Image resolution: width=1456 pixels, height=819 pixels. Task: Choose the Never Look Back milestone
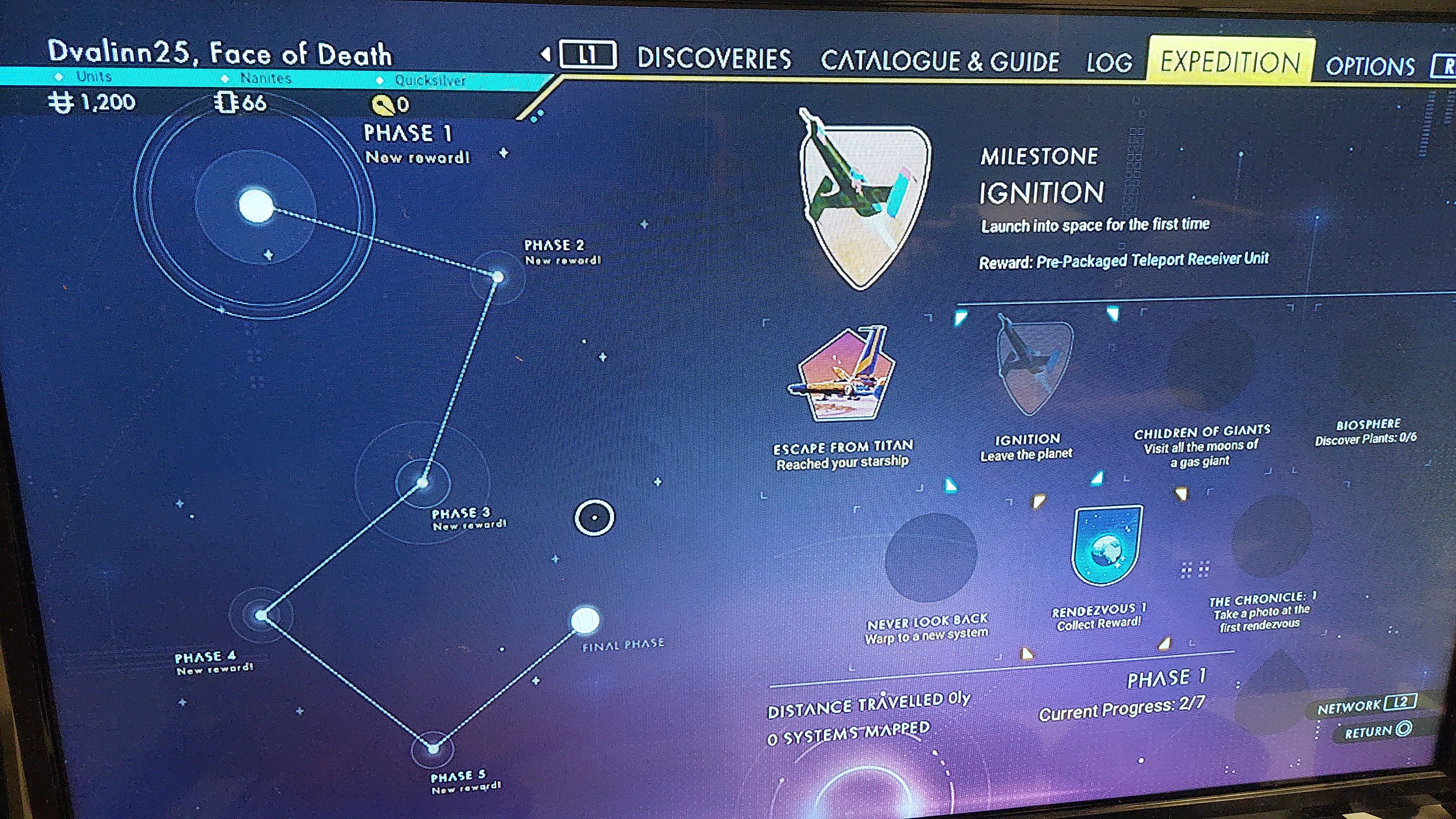930,557
